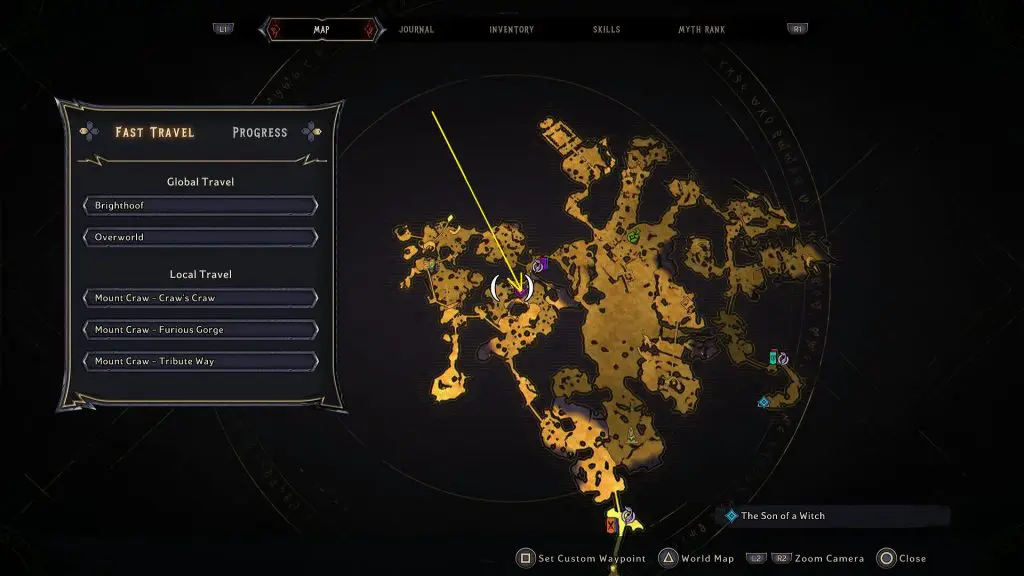Open the Progress panel tab
This screenshot has width=1024, height=576.
click(x=259, y=132)
